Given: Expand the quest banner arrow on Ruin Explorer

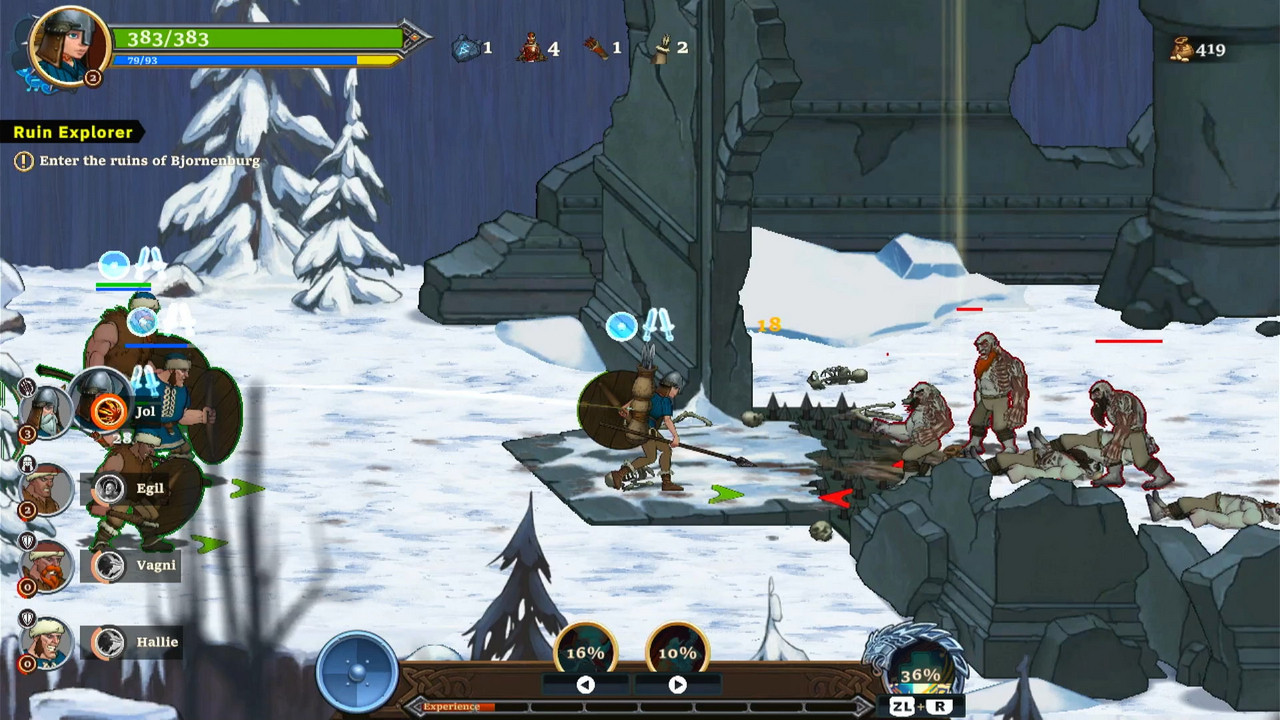Looking at the screenshot, I should [142, 131].
